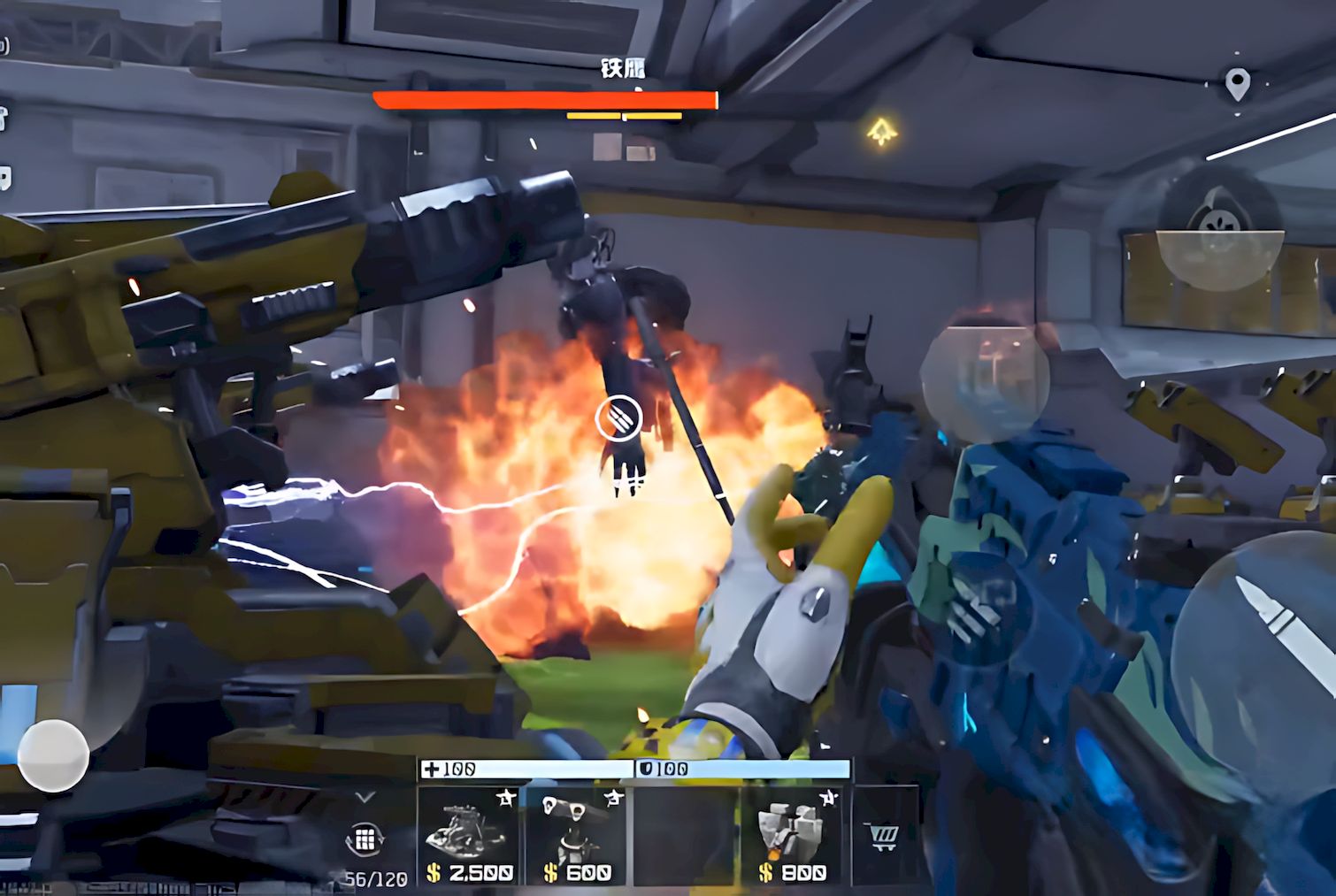The height and width of the screenshot is (896, 1336).
Task: Touch the virtual movement joystick
Action: pyautogui.click(x=53, y=755)
